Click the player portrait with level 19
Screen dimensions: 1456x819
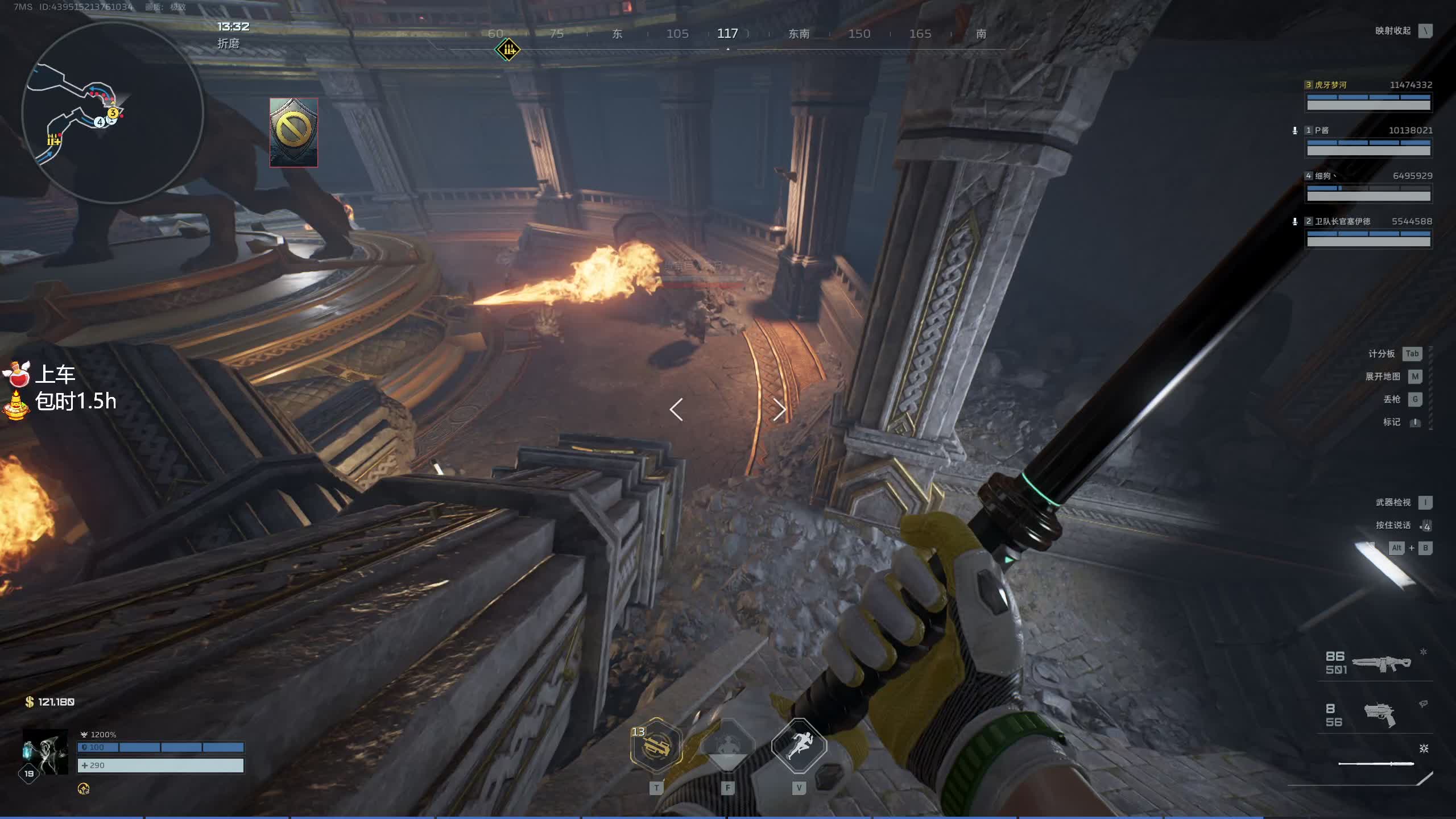45,752
